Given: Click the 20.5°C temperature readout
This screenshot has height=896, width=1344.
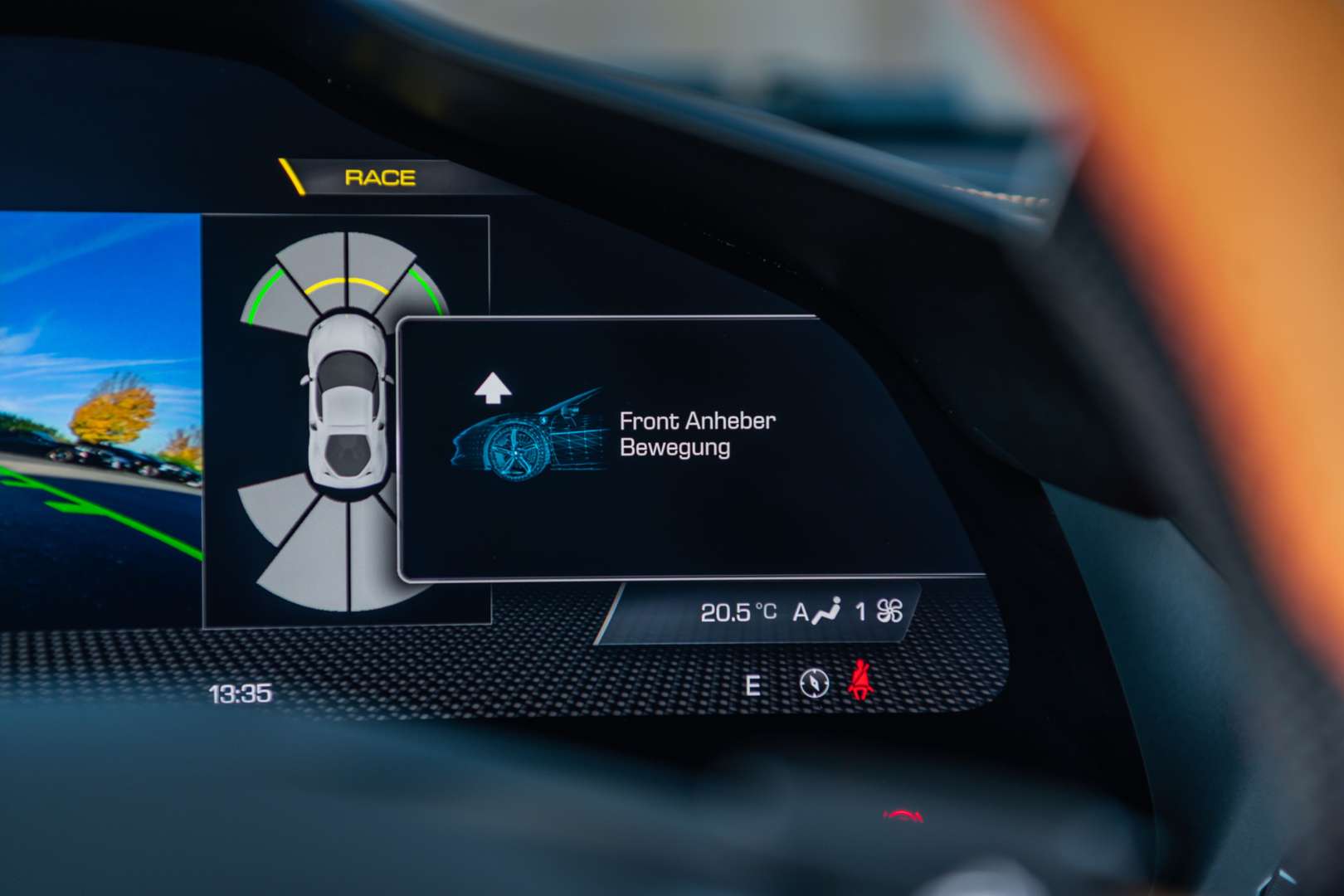Looking at the screenshot, I should (x=738, y=611).
